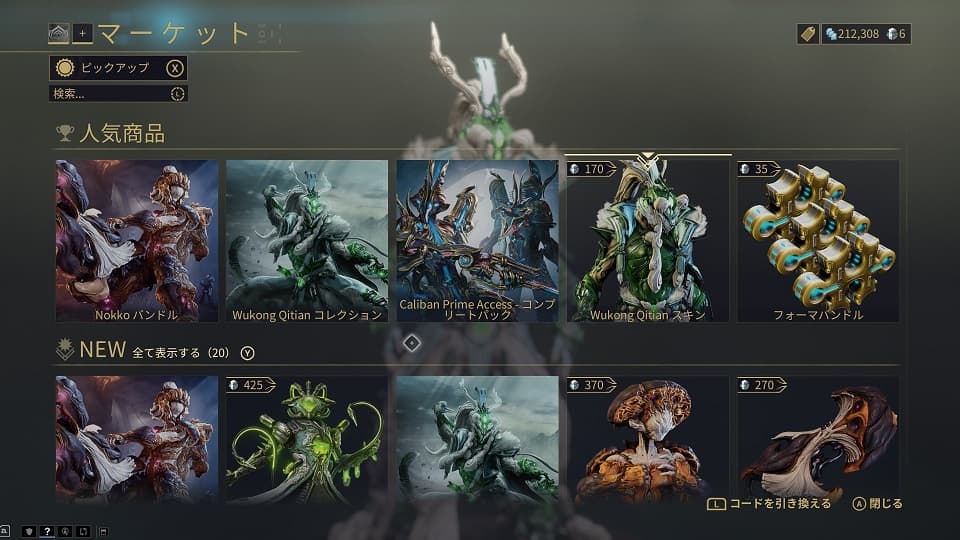Redeem a code with コードを引き換える
Viewport: 960px width, 540px height.
click(x=768, y=504)
